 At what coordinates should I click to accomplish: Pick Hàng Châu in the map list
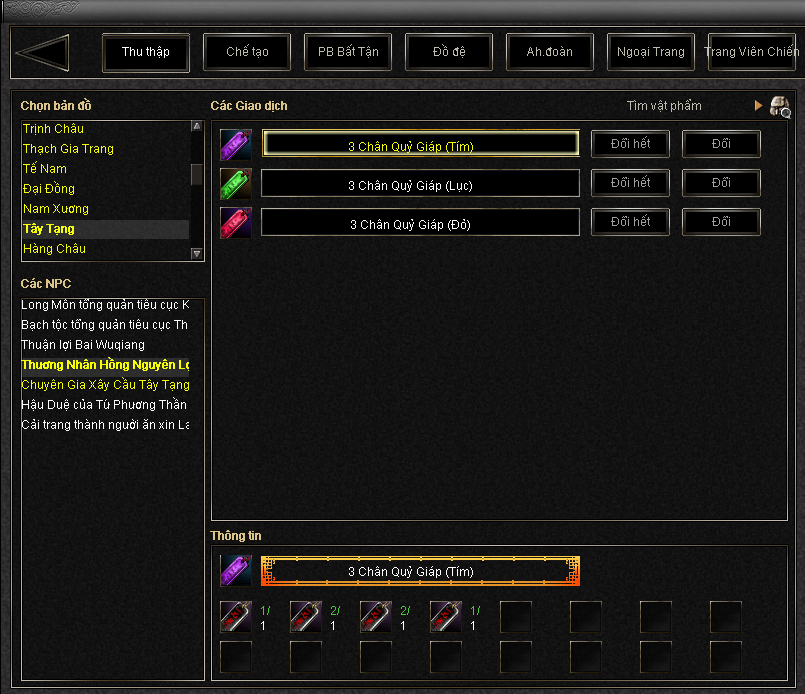pyautogui.click(x=54, y=249)
